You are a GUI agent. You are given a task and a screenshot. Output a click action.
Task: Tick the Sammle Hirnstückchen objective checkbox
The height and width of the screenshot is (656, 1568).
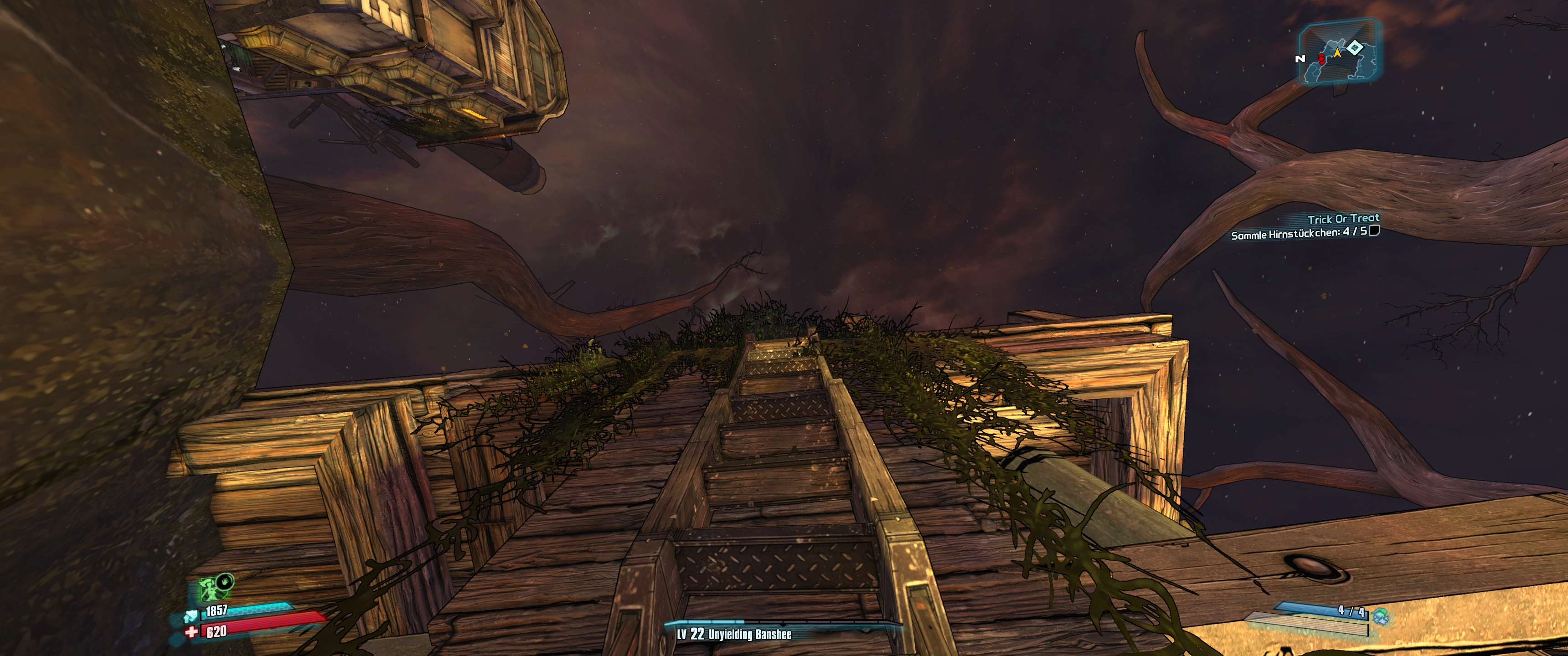coord(1374,231)
